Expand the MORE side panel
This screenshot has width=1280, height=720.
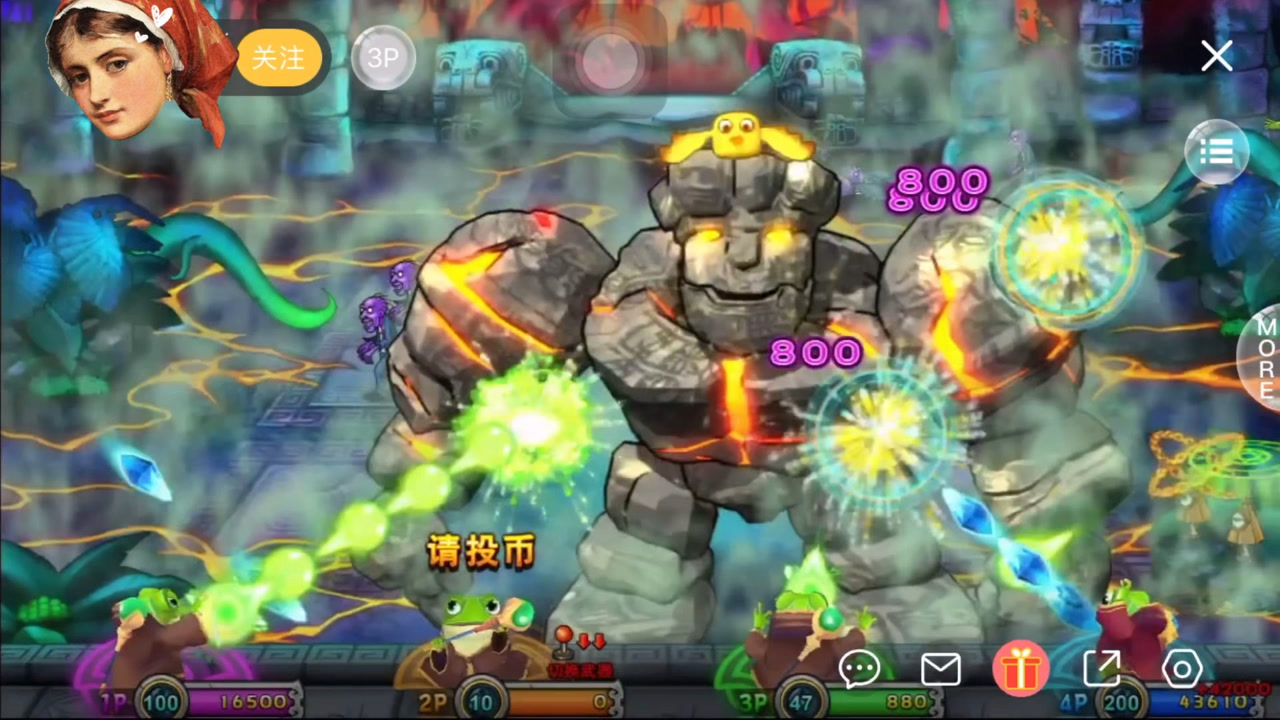[1264, 358]
